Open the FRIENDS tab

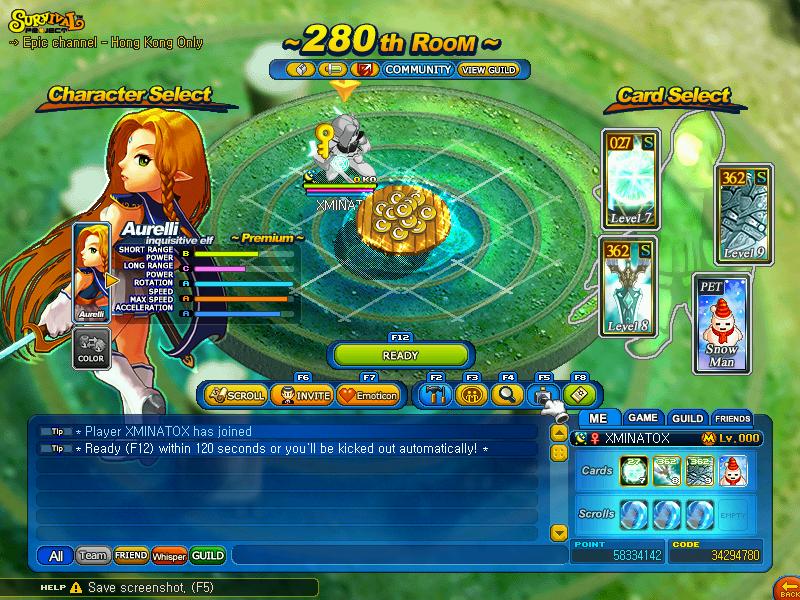(x=732, y=418)
